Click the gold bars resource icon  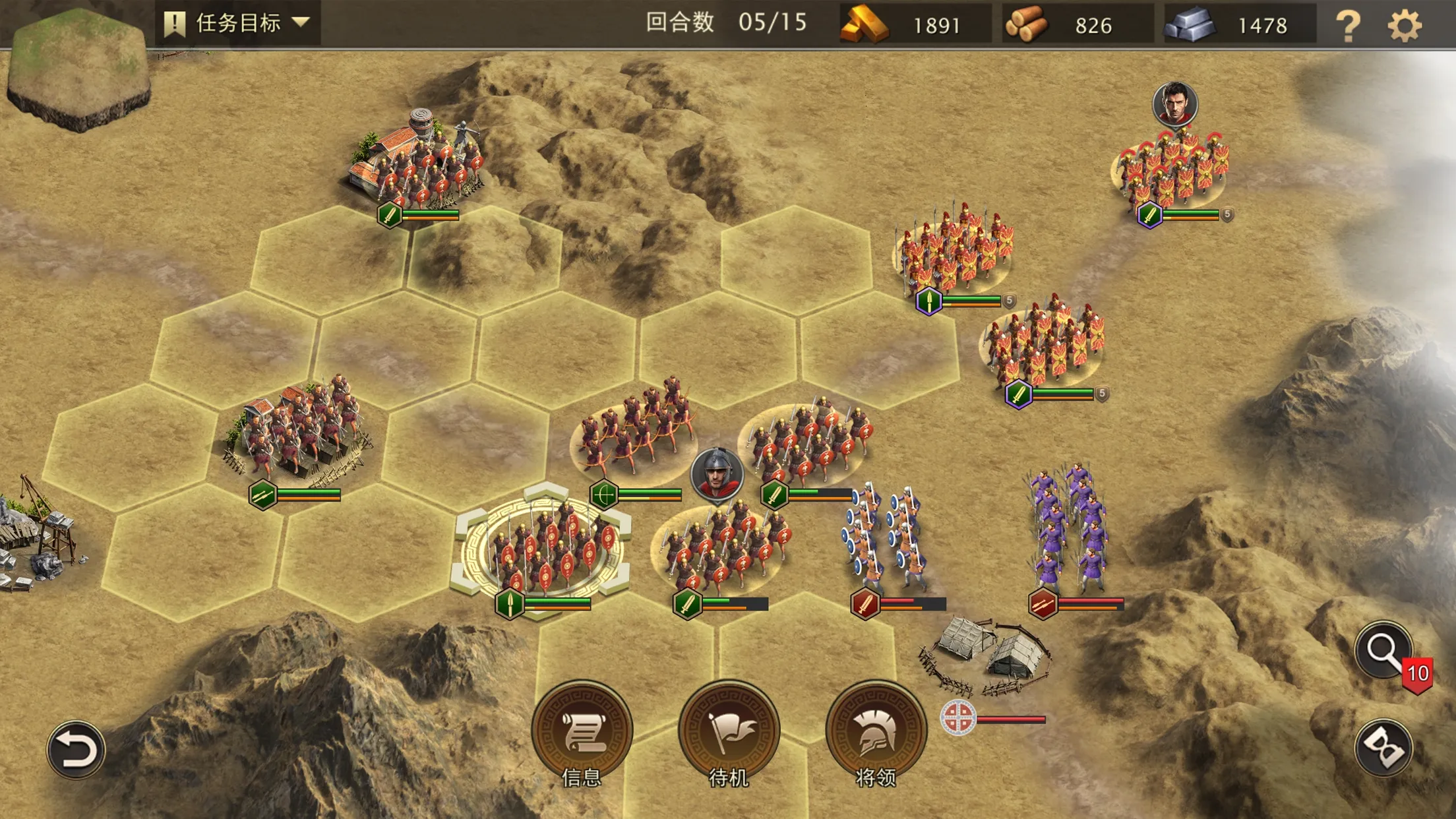[x=864, y=25]
